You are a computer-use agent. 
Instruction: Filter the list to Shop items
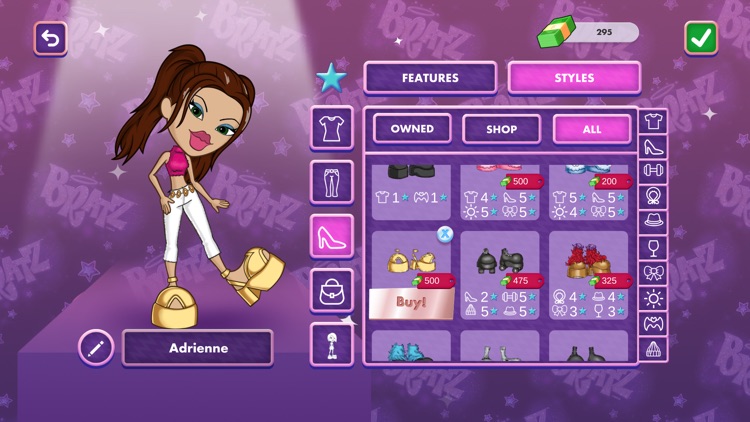[x=501, y=129]
